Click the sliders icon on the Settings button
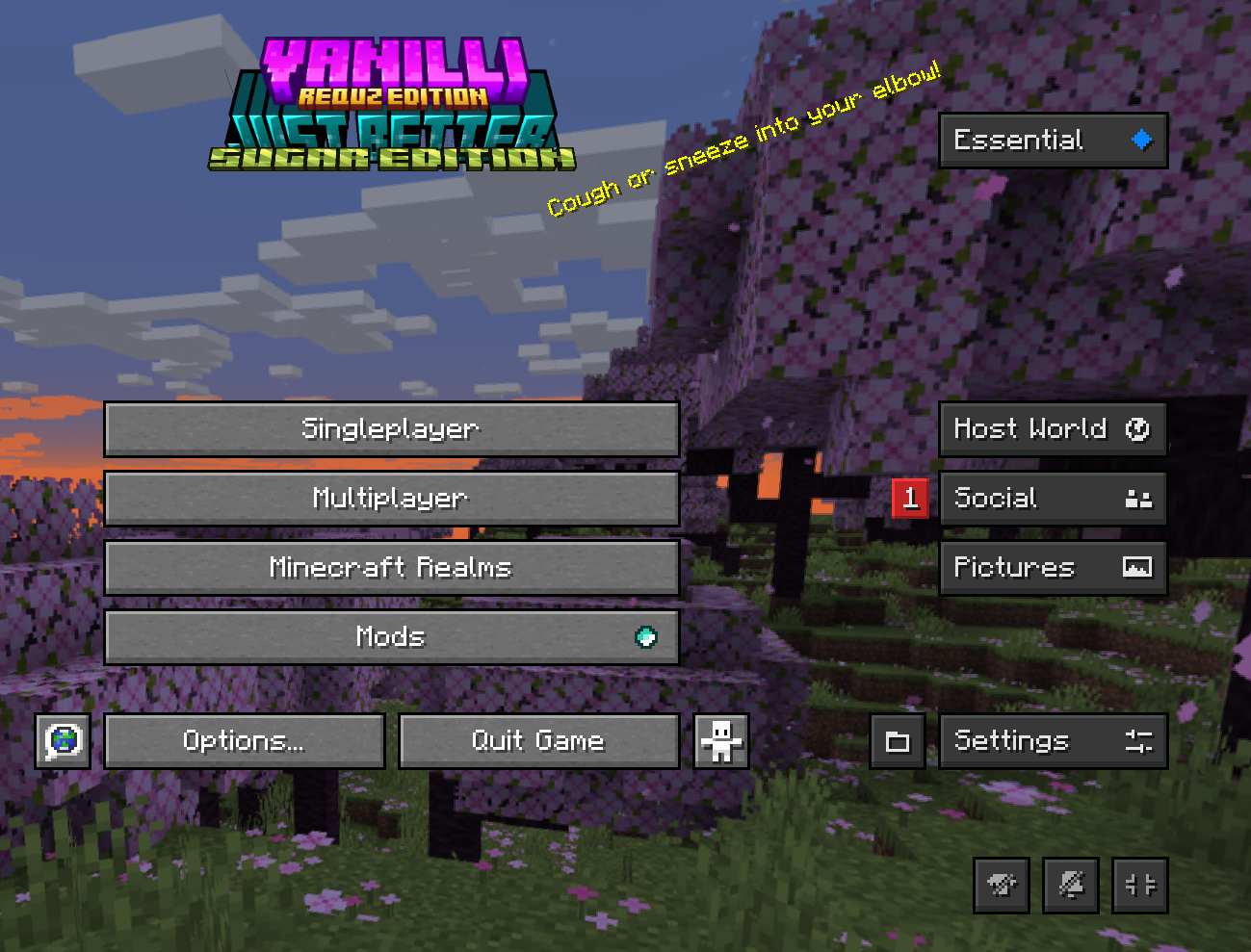1251x952 pixels. 1139,741
